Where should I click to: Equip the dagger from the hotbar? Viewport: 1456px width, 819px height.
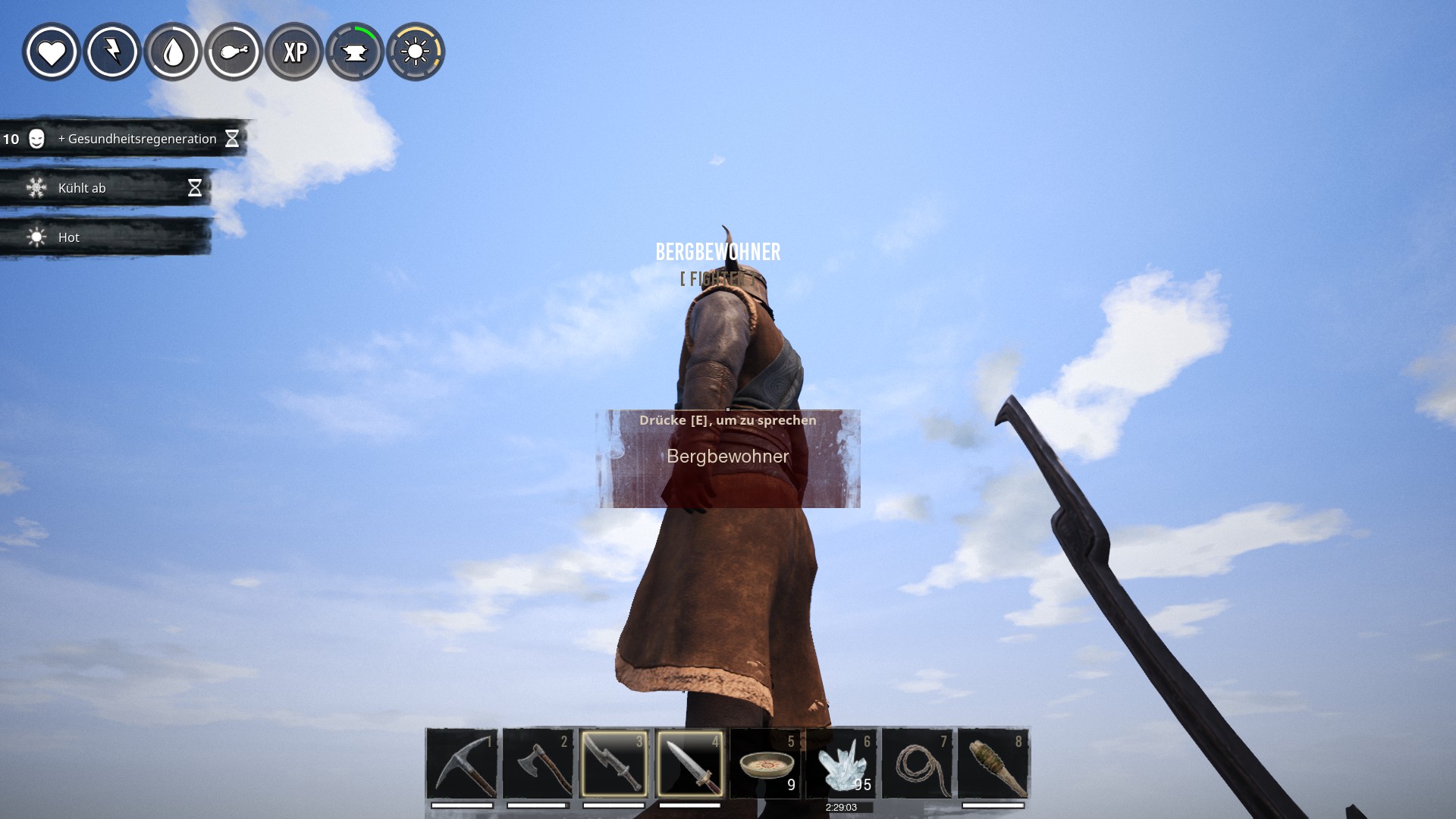[x=689, y=764]
